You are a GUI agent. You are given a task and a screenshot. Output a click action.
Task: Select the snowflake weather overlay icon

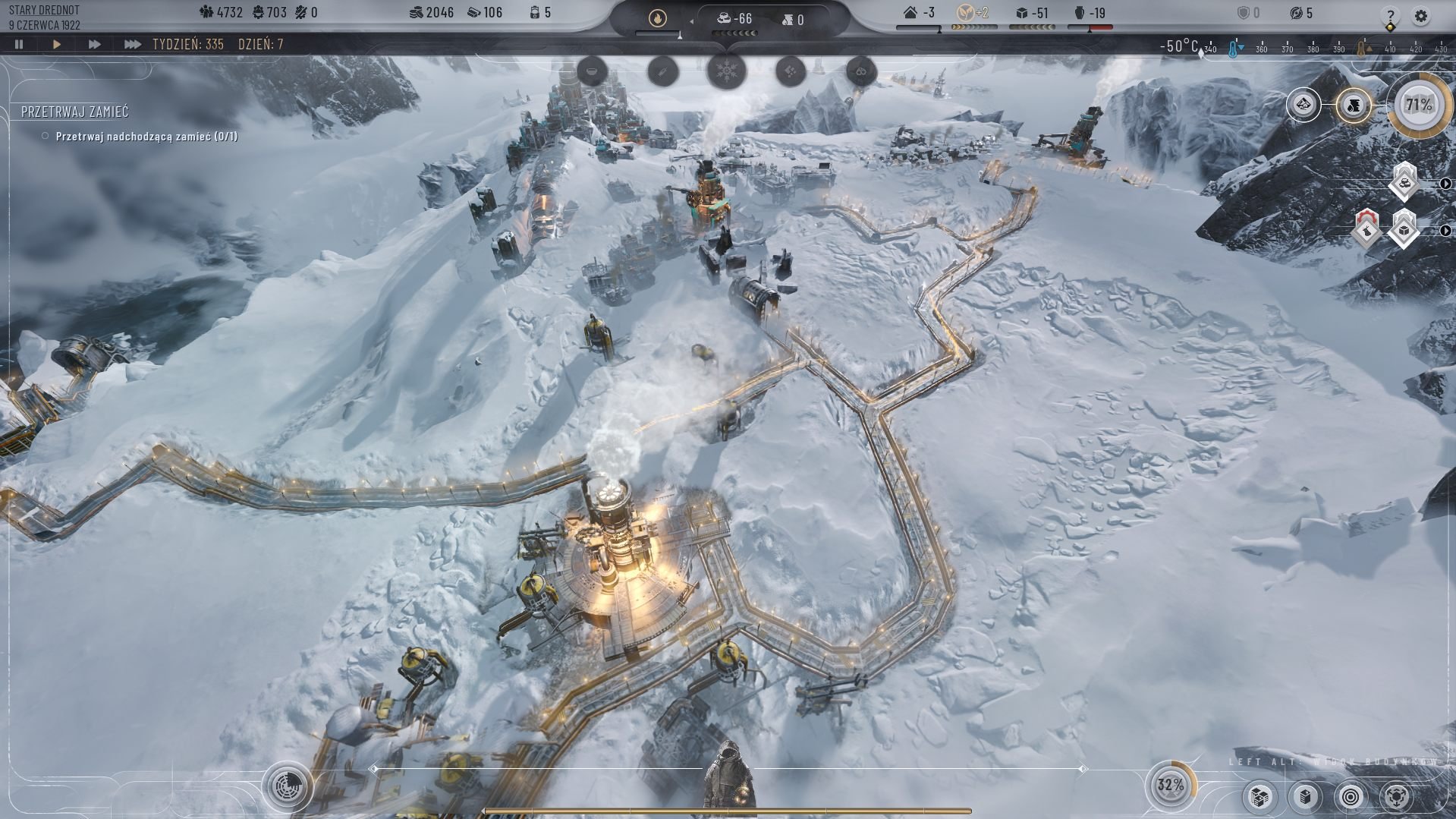(x=726, y=71)
